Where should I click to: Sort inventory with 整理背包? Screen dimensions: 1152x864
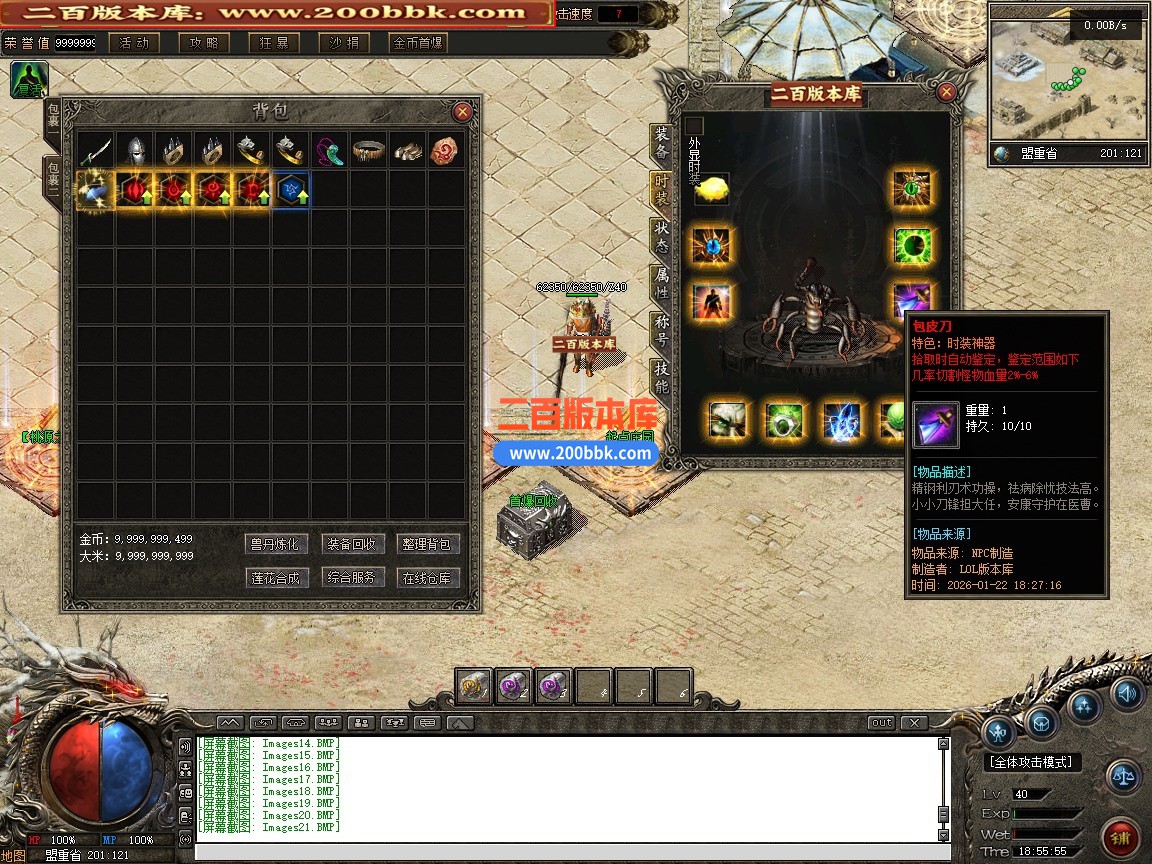point(427,544)
